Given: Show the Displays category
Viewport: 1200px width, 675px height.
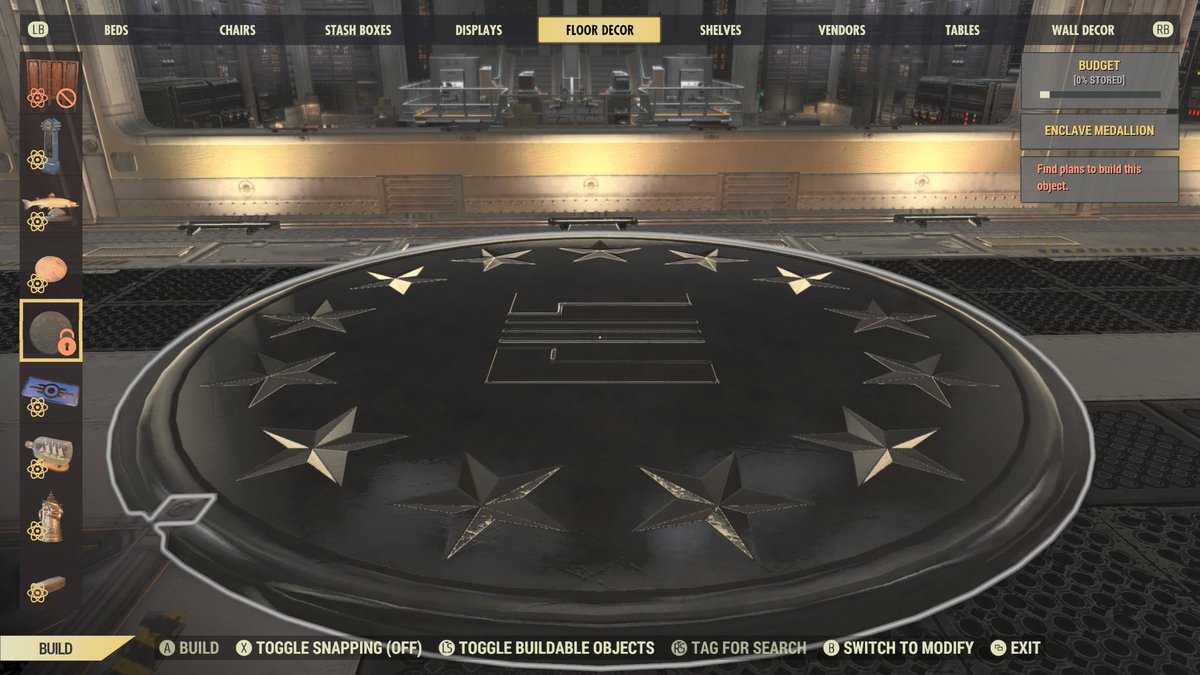Looking at the screenshot, I should pos(478,30).
